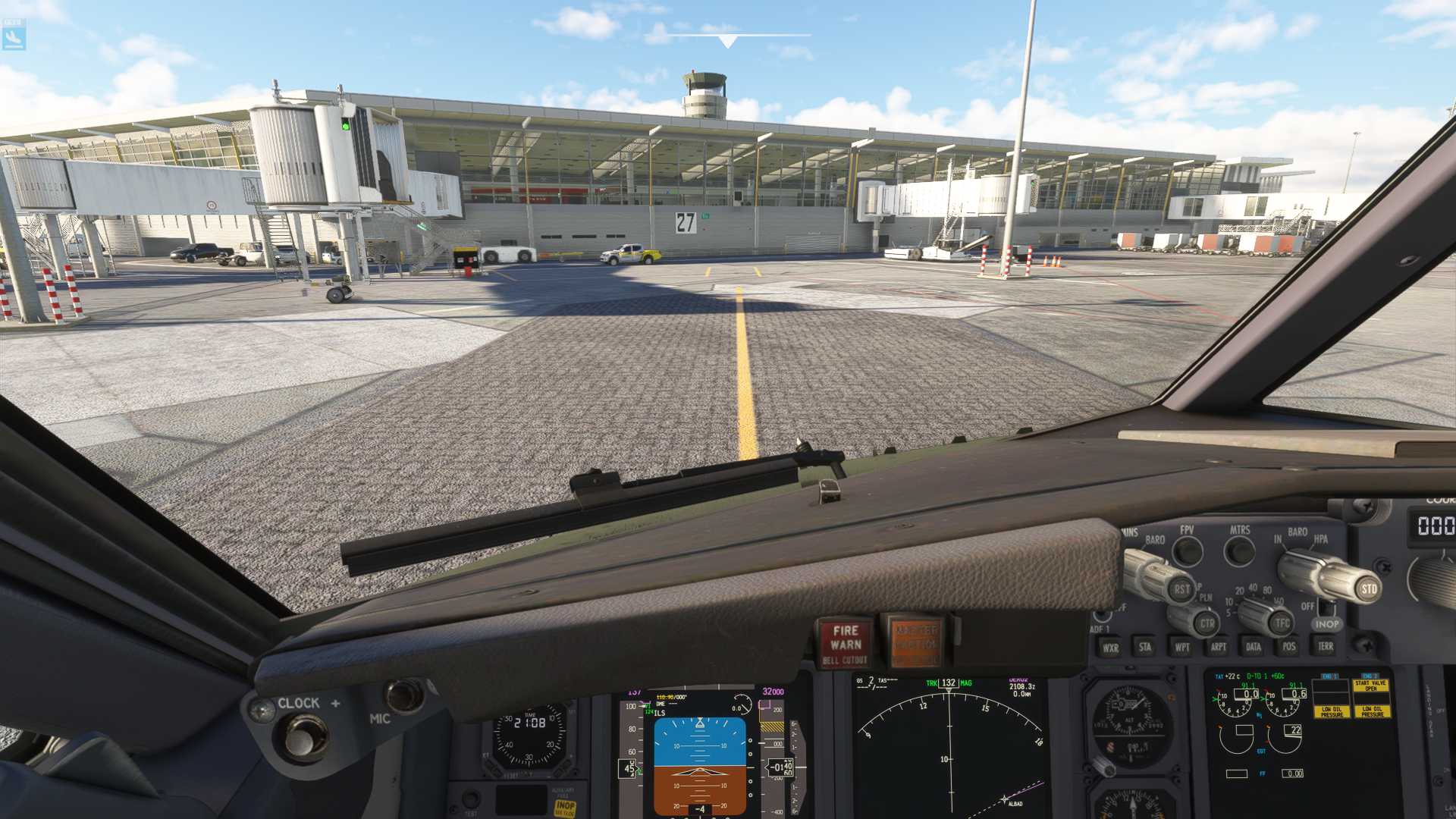The height and width of the screenshot is (819, 1456).
Task: Toggle the ARPT airports map button
Action: click(x=1218, y=647)
